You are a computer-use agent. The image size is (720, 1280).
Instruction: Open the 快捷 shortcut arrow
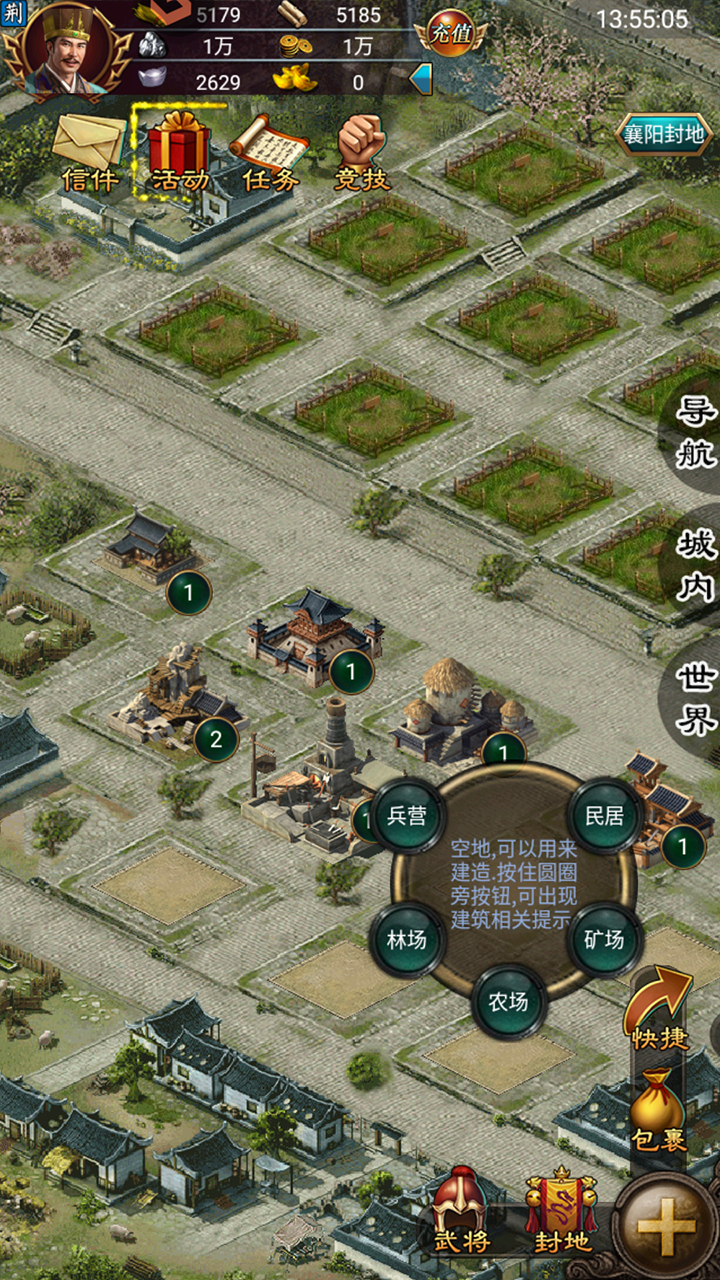click(x=661, y=1009)
